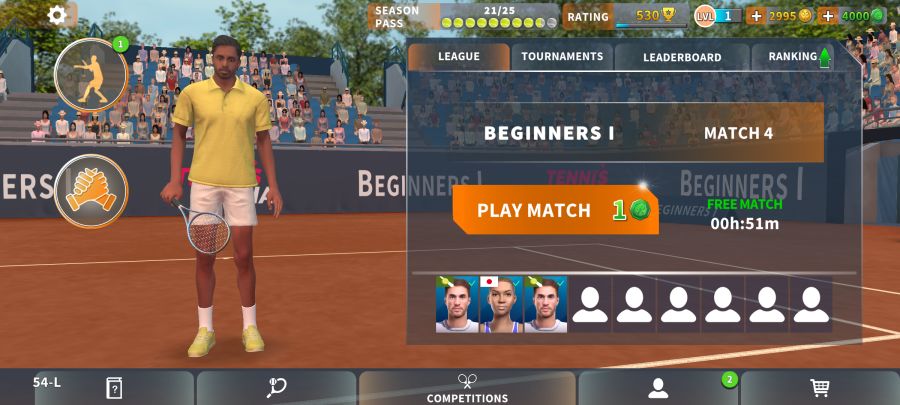This screenshot has width=900, height=405.
Task: Open the card book menu in bottom bar
Action: [x=114, y=388]
